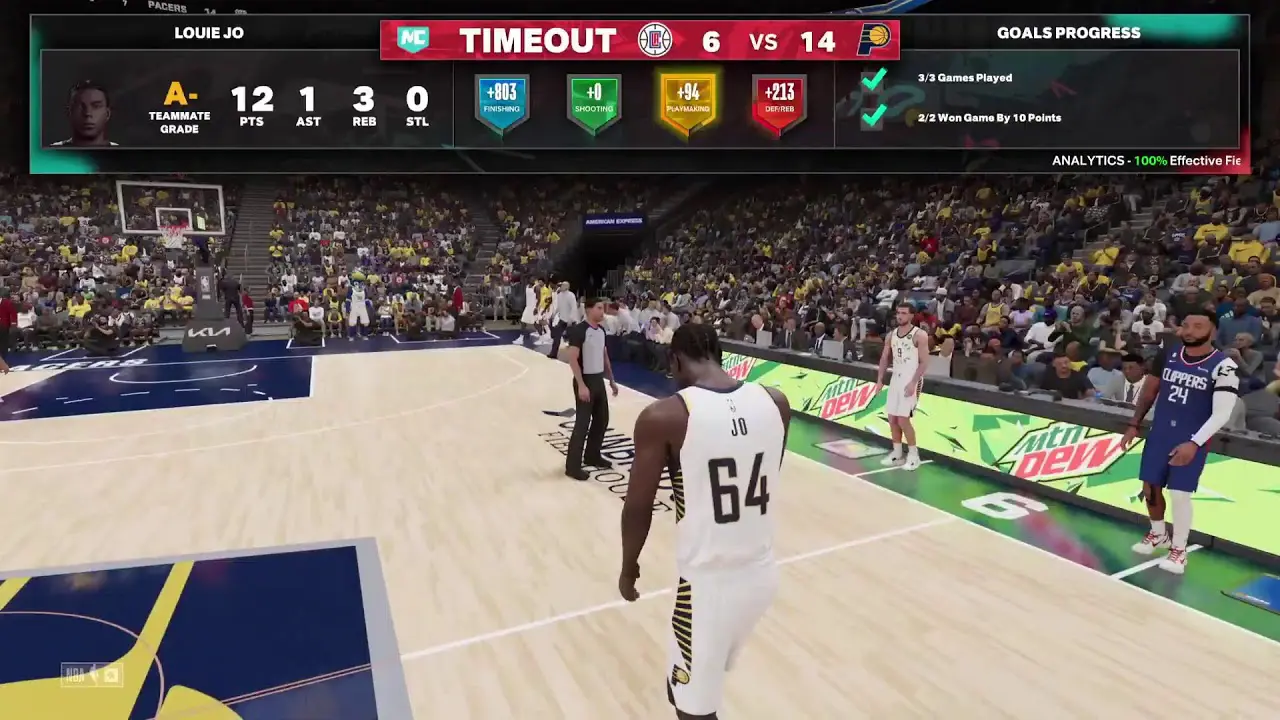
Task: Click the MC MyCareer logo
Action: tap(413, 40)
